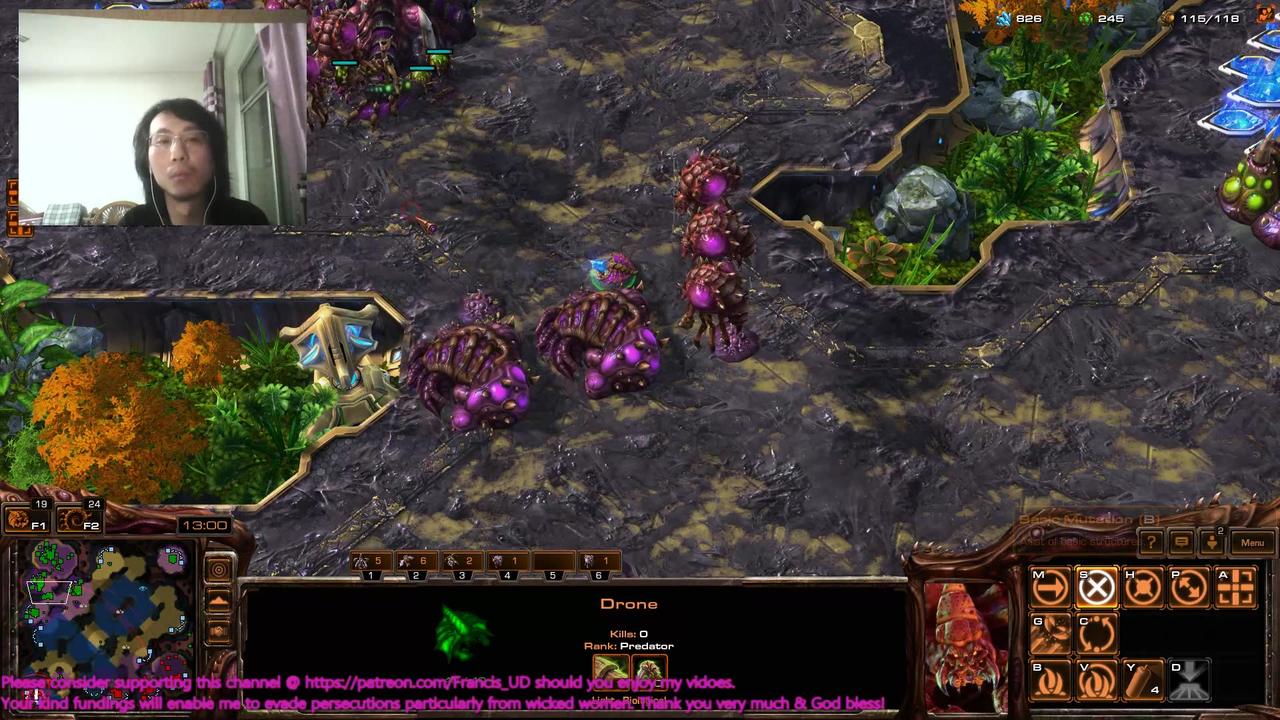
Task: Click the Return Cargo command icon
Action: pyautogui.click(x=1097, y=631)
